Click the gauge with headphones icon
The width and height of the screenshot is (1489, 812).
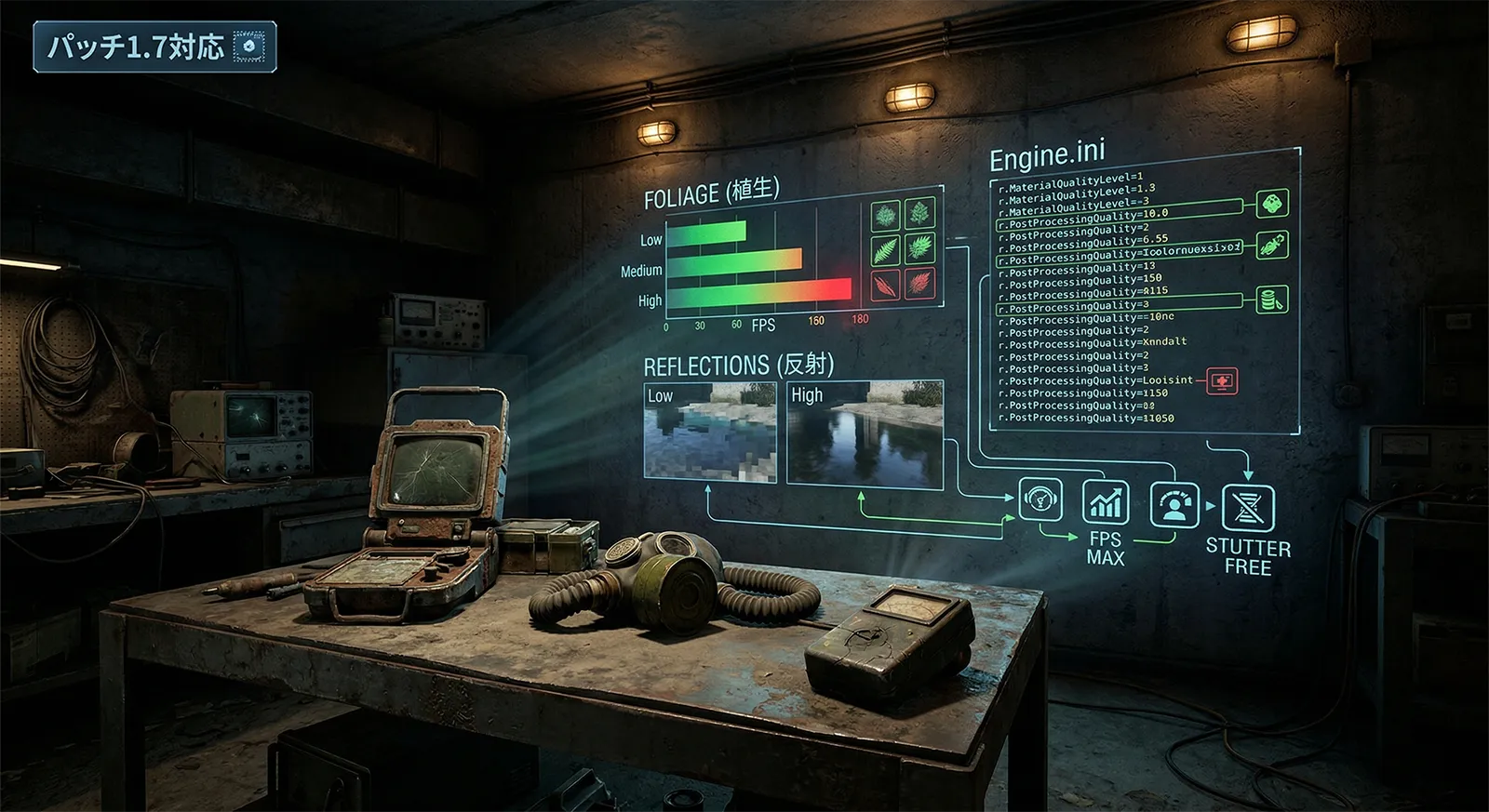coord(1040,500)
